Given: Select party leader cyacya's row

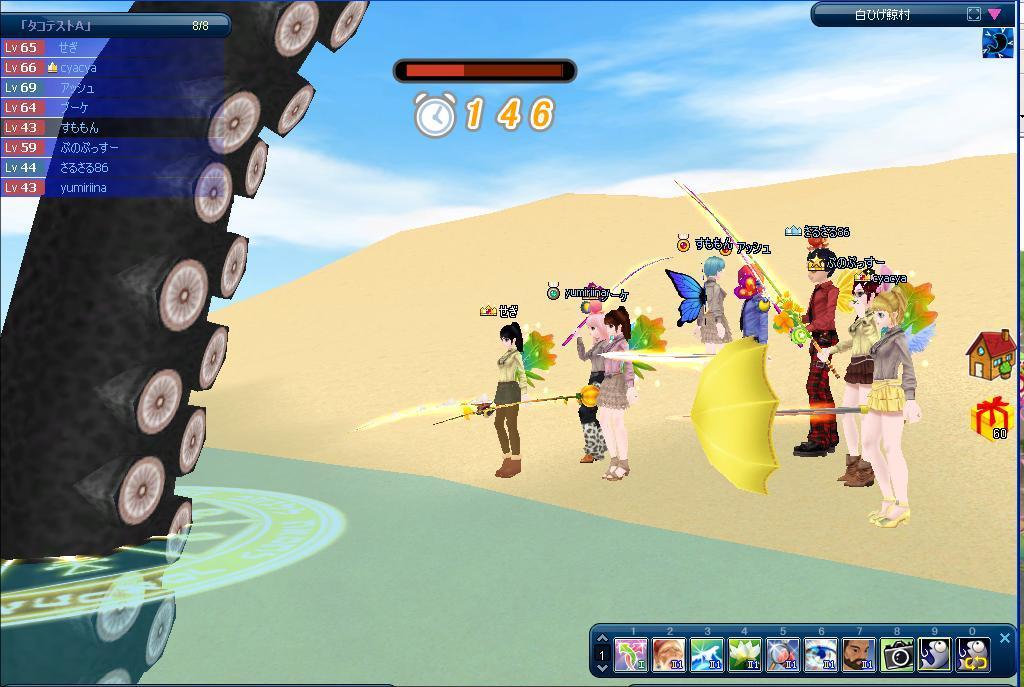Looking at the screenshot, I should (110, 67).
